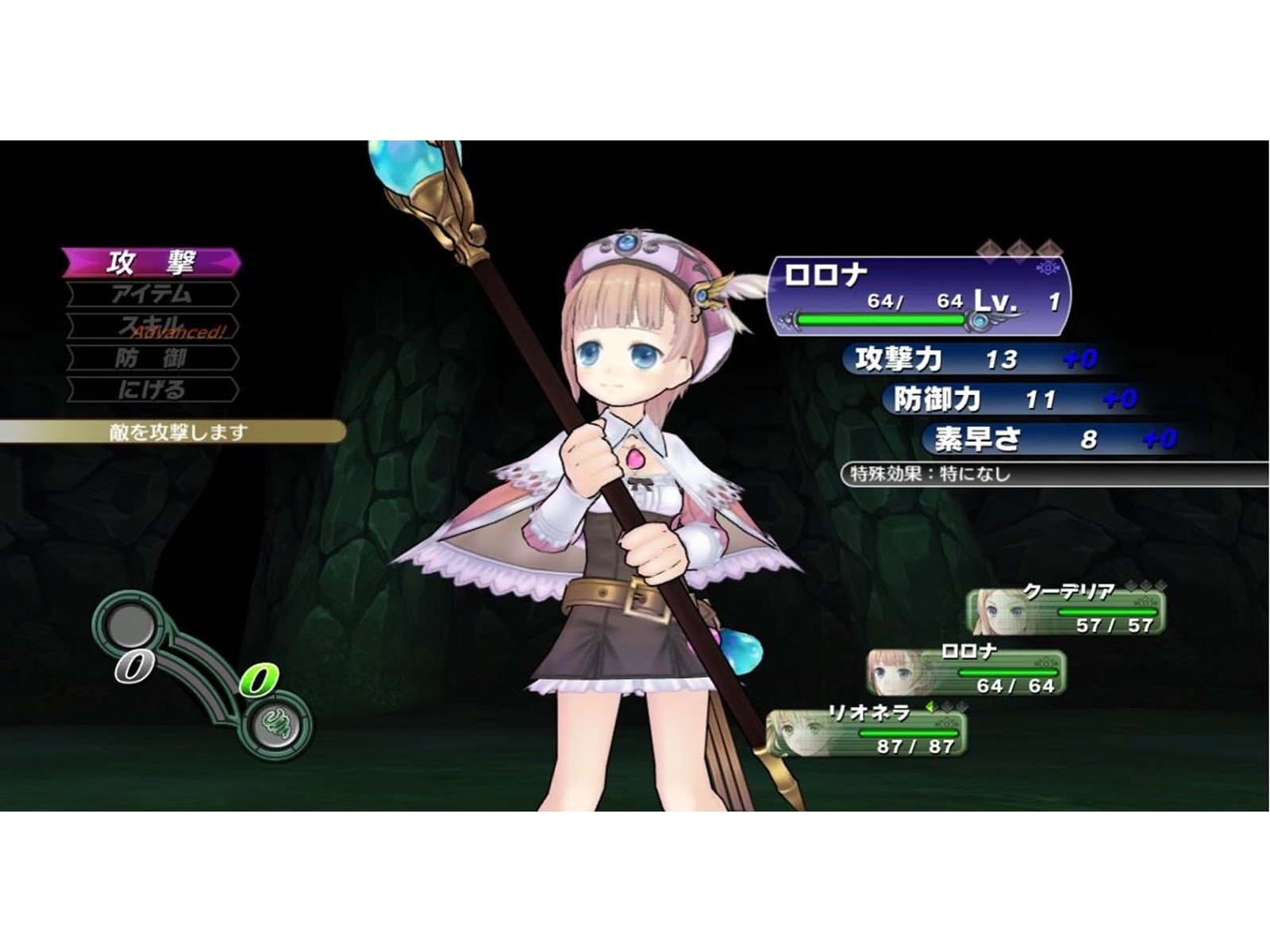Click the middle diamond marker above the status plate
1270x952 pixels.
pyautogui.click(x=1019, y=248)
